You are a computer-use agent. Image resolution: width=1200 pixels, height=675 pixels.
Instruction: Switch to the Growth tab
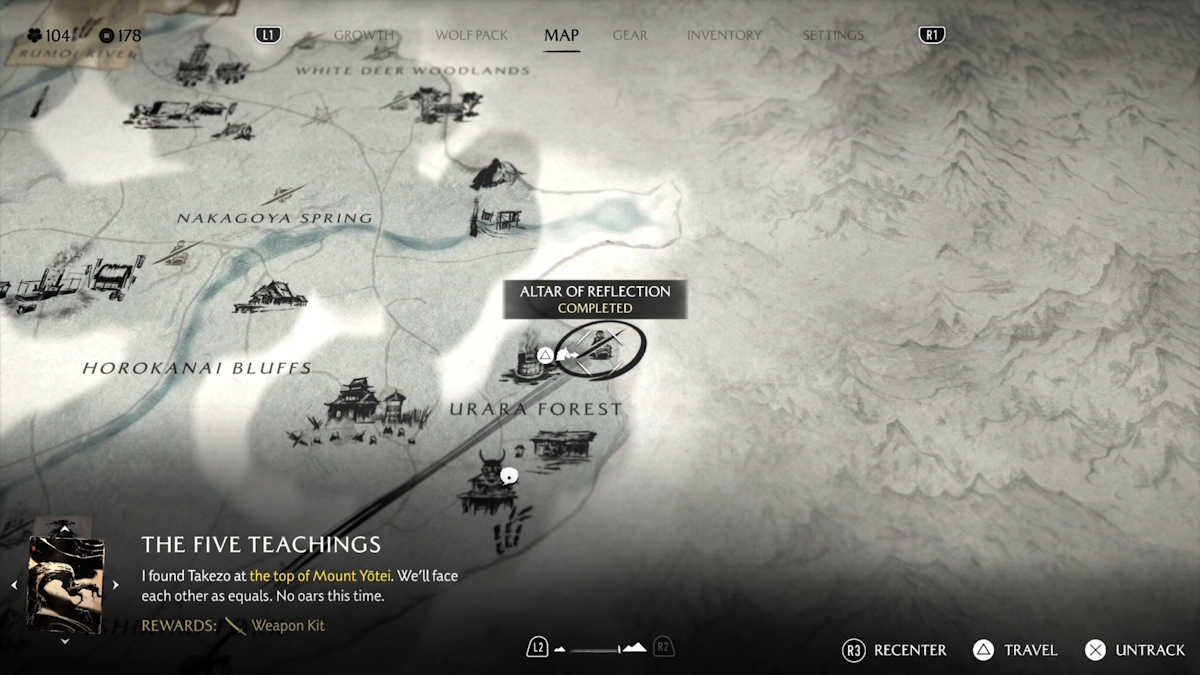363,35
